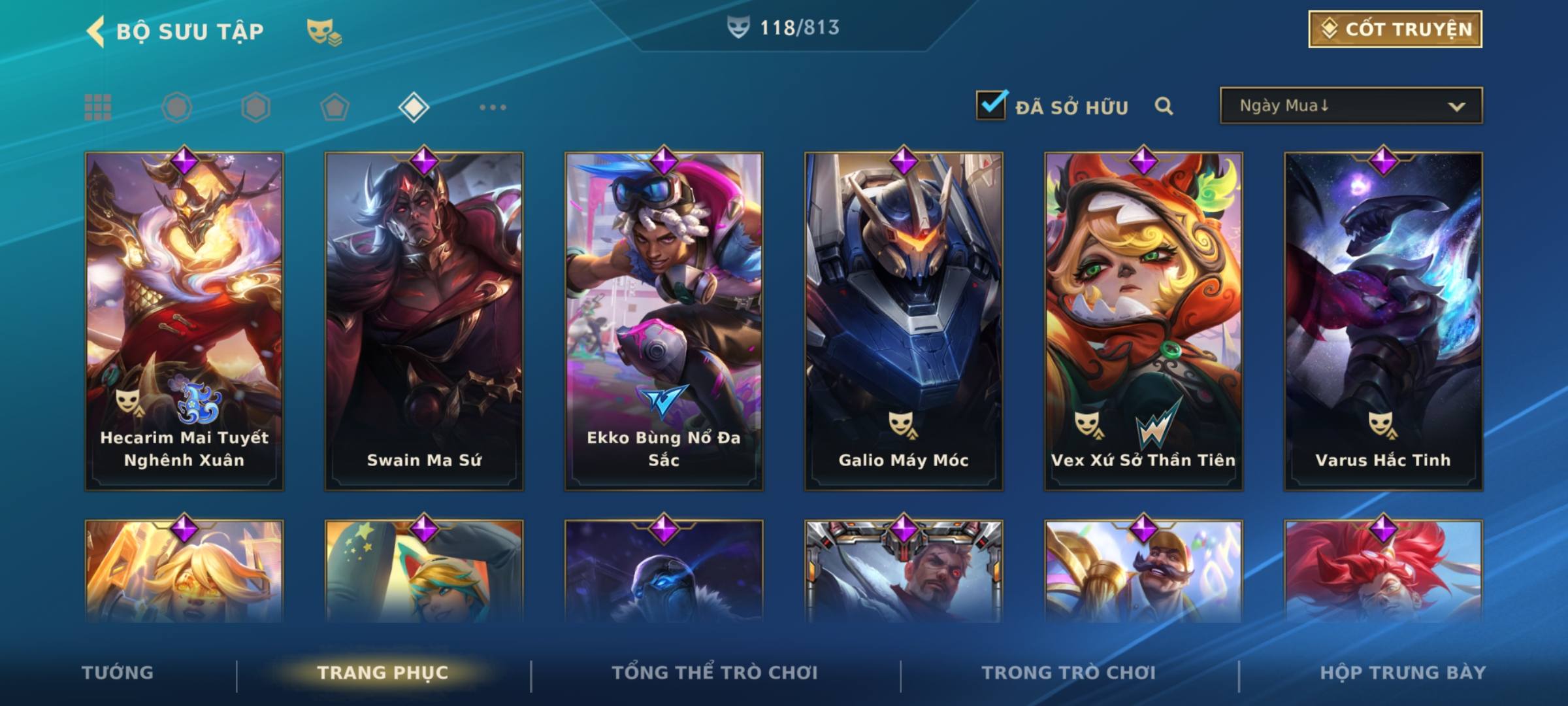The height and width of the screenshot is (706, 1568).
Task: Choose the diamond rarity filter
Action: tap(414, 107)
